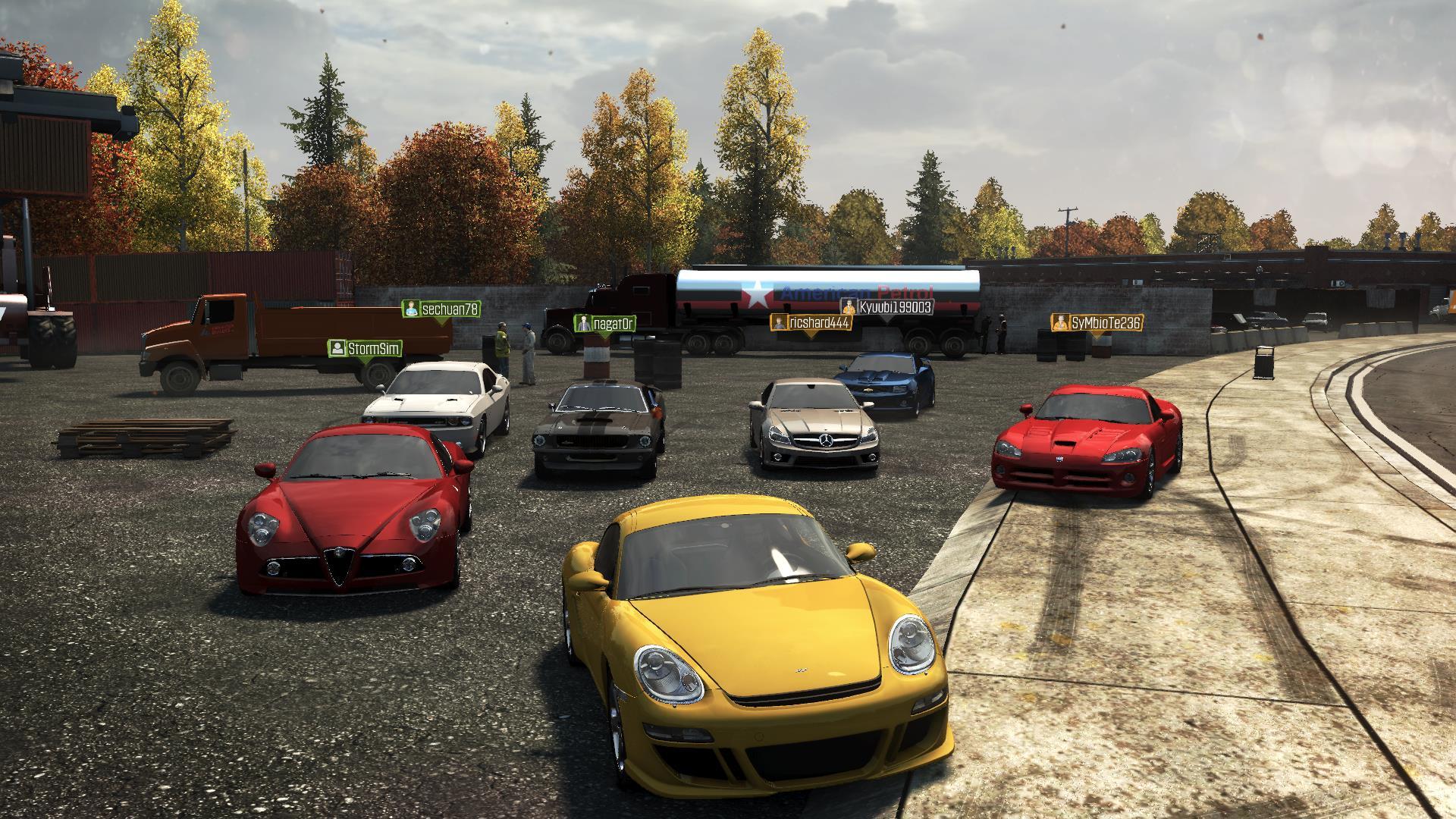1456x819 pixels.
Task: Click the StormSim player tag
Action: pyautogui.click(x=365, y=348)
